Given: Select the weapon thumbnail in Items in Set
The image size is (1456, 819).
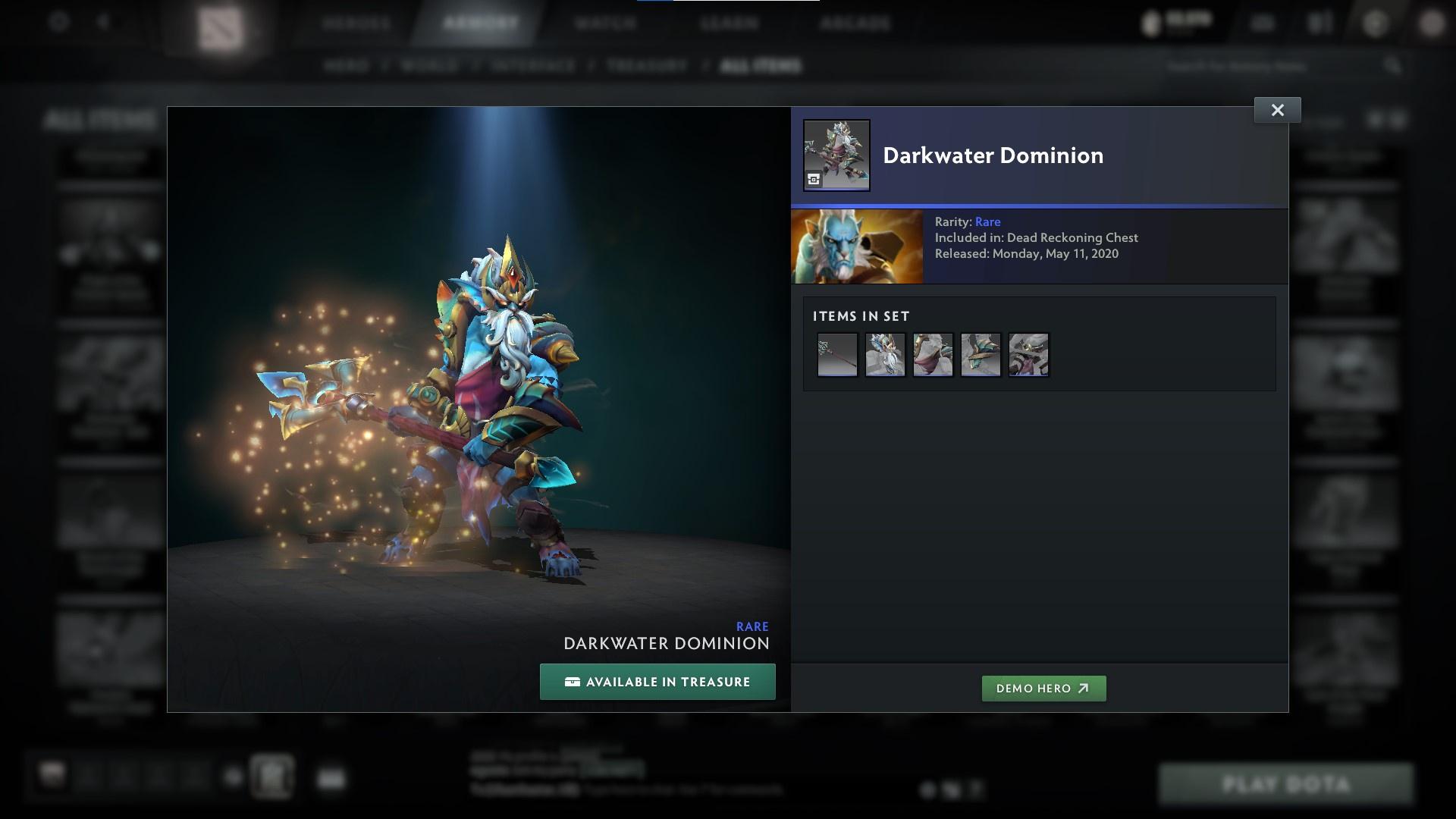Looking at the screenshot, I should tap(837, 354).
